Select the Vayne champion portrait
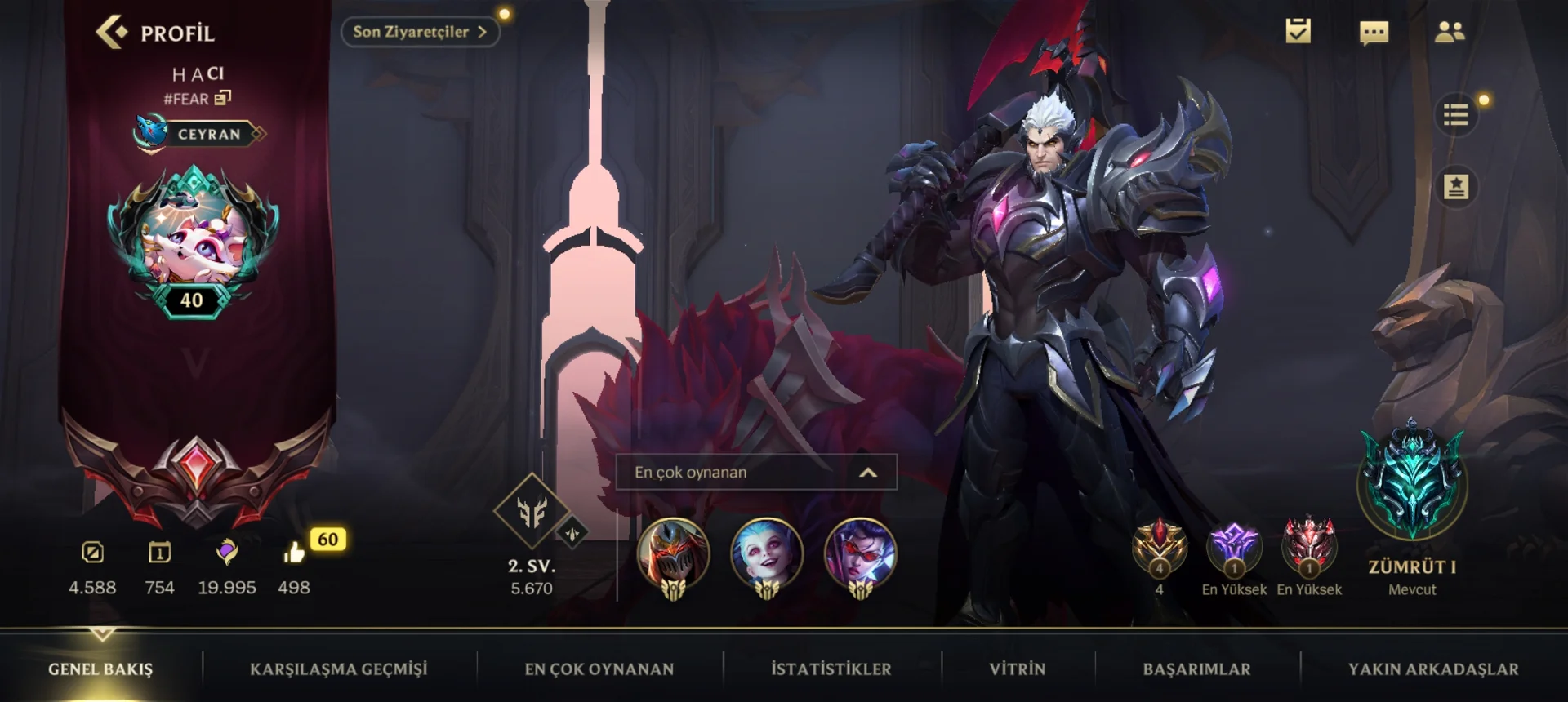This screenshot has width=1568, height=702. point(860,555)
